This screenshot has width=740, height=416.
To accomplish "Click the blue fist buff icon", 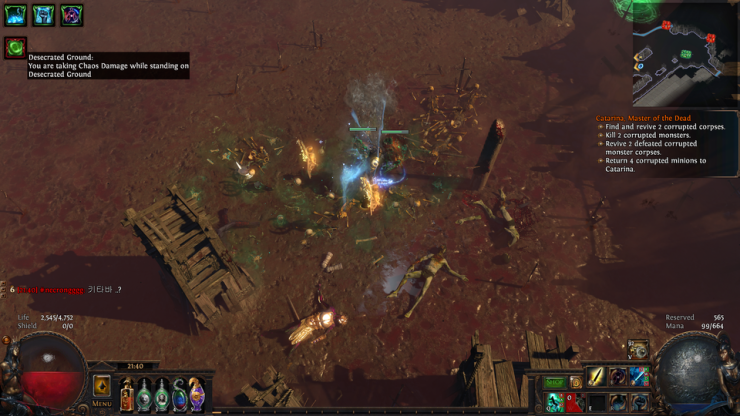I will click(x=43, y=15).
